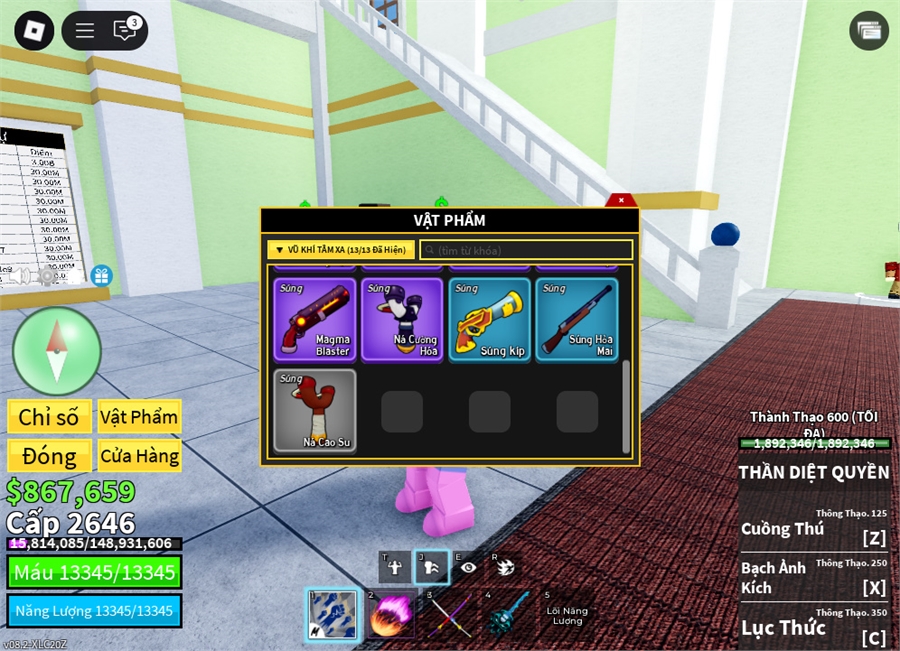
Task: Click the Đóng close-menu button
Action: tap(49, 456)
